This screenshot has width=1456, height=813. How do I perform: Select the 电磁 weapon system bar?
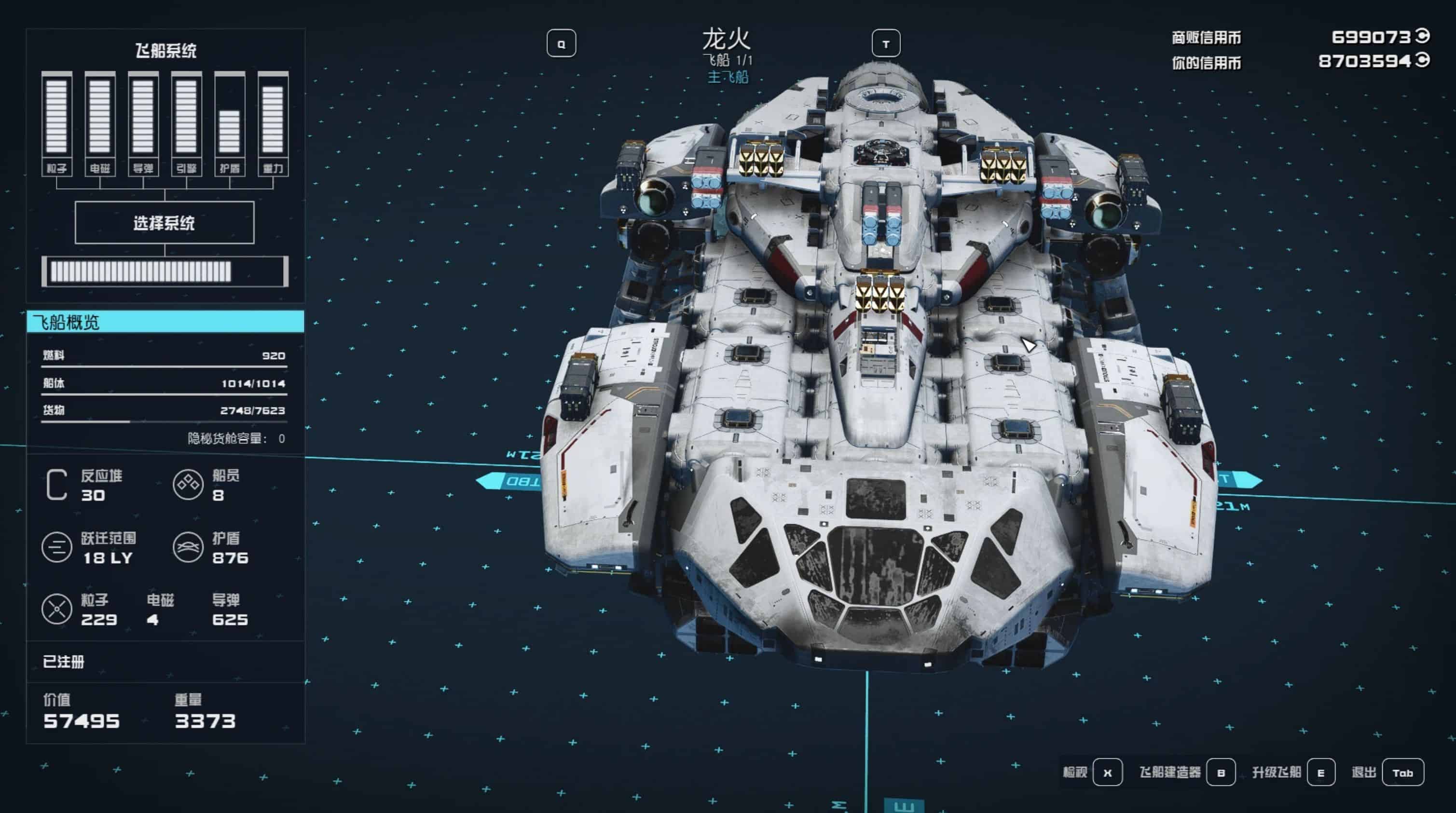click(100, 123)
